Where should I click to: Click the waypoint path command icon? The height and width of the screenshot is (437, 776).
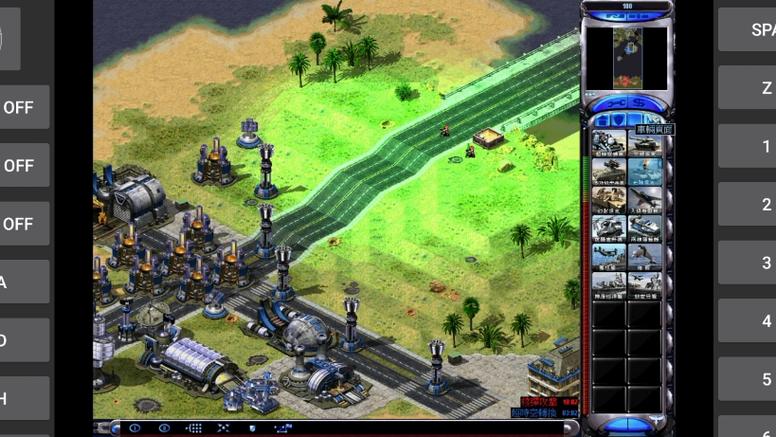pyautogui.click(x=282, y=428)
